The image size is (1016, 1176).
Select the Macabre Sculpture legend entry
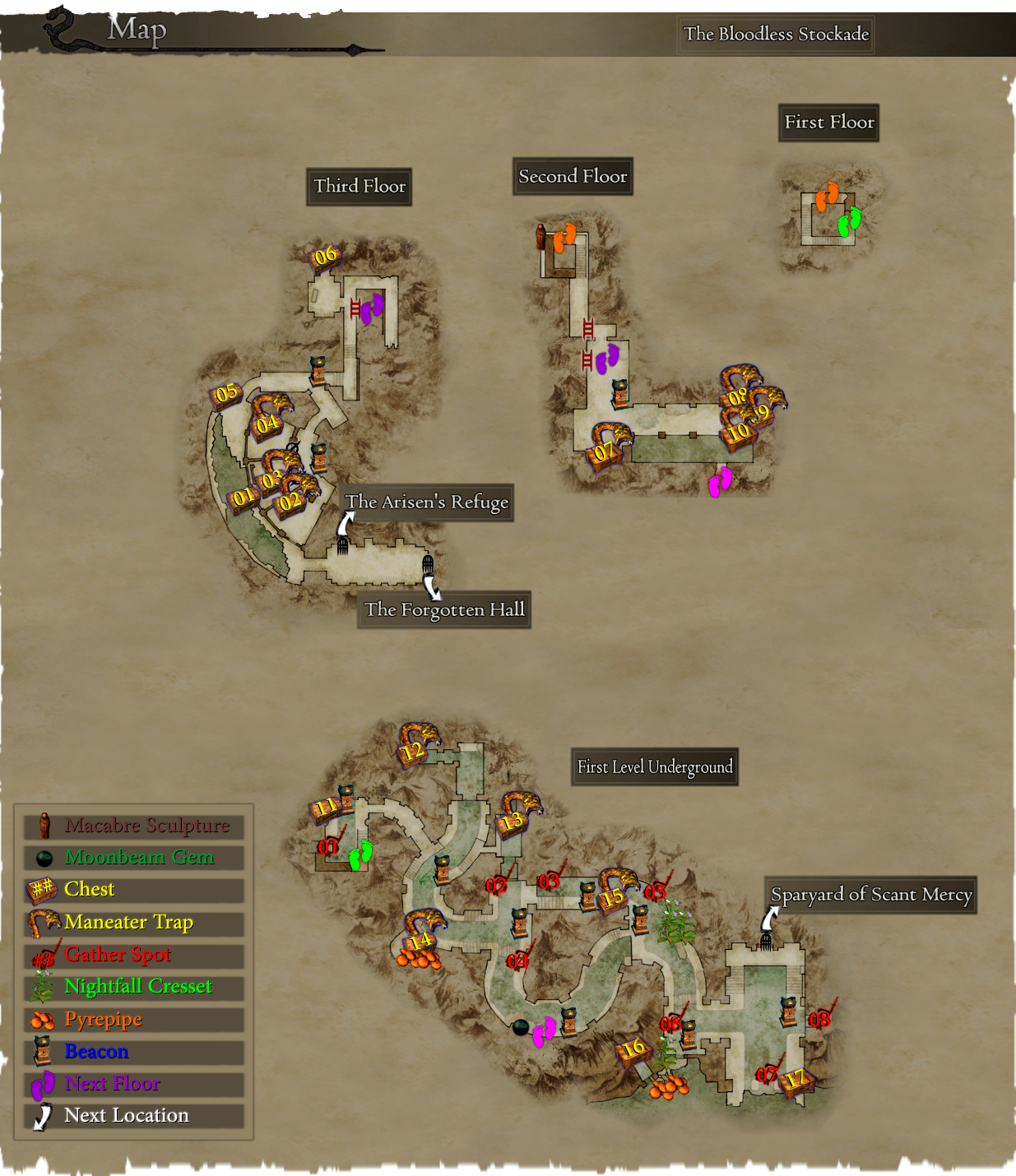pyautogui.click(x=134, y=826)
